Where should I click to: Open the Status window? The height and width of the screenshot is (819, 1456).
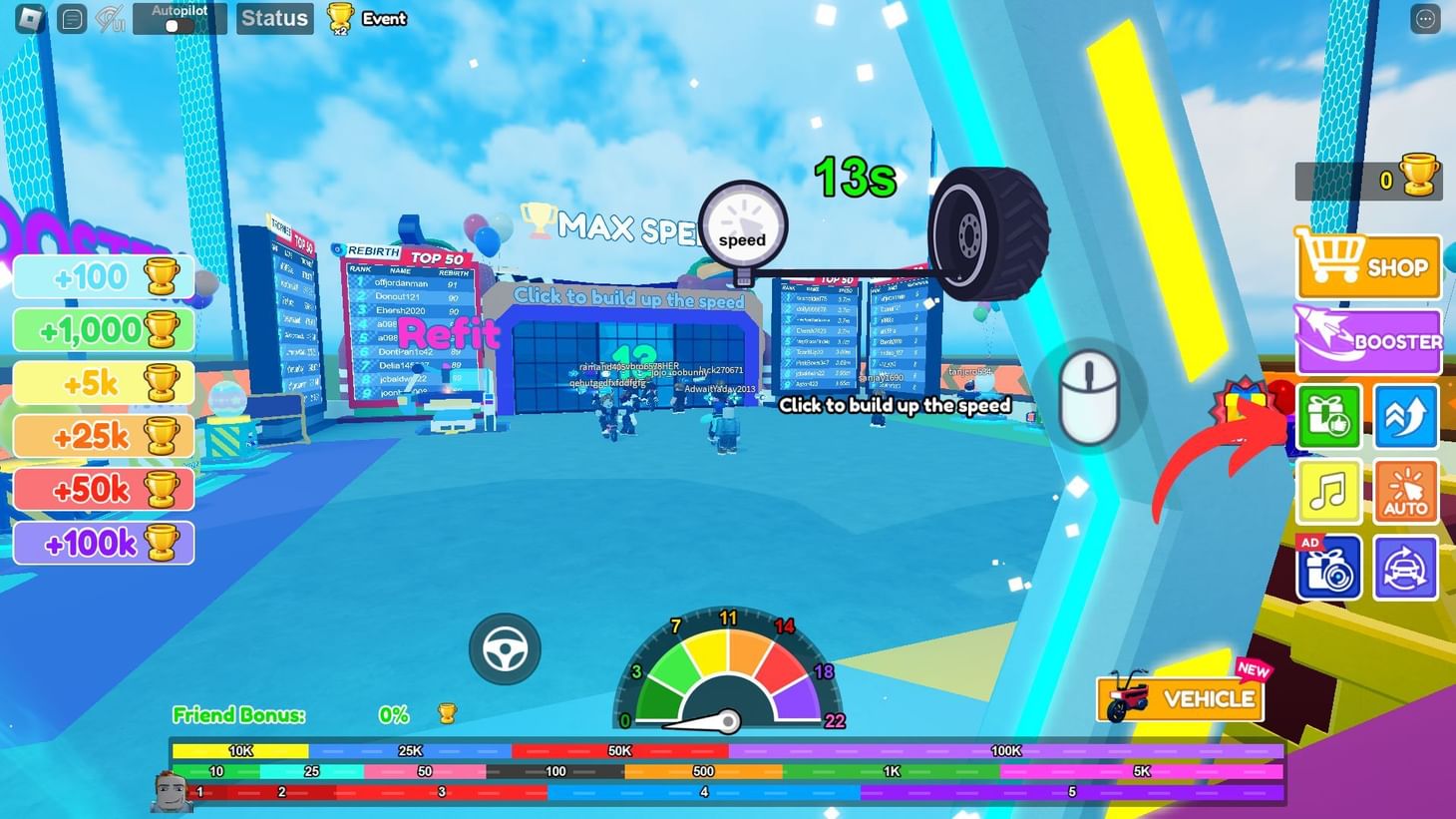point(274,18)
